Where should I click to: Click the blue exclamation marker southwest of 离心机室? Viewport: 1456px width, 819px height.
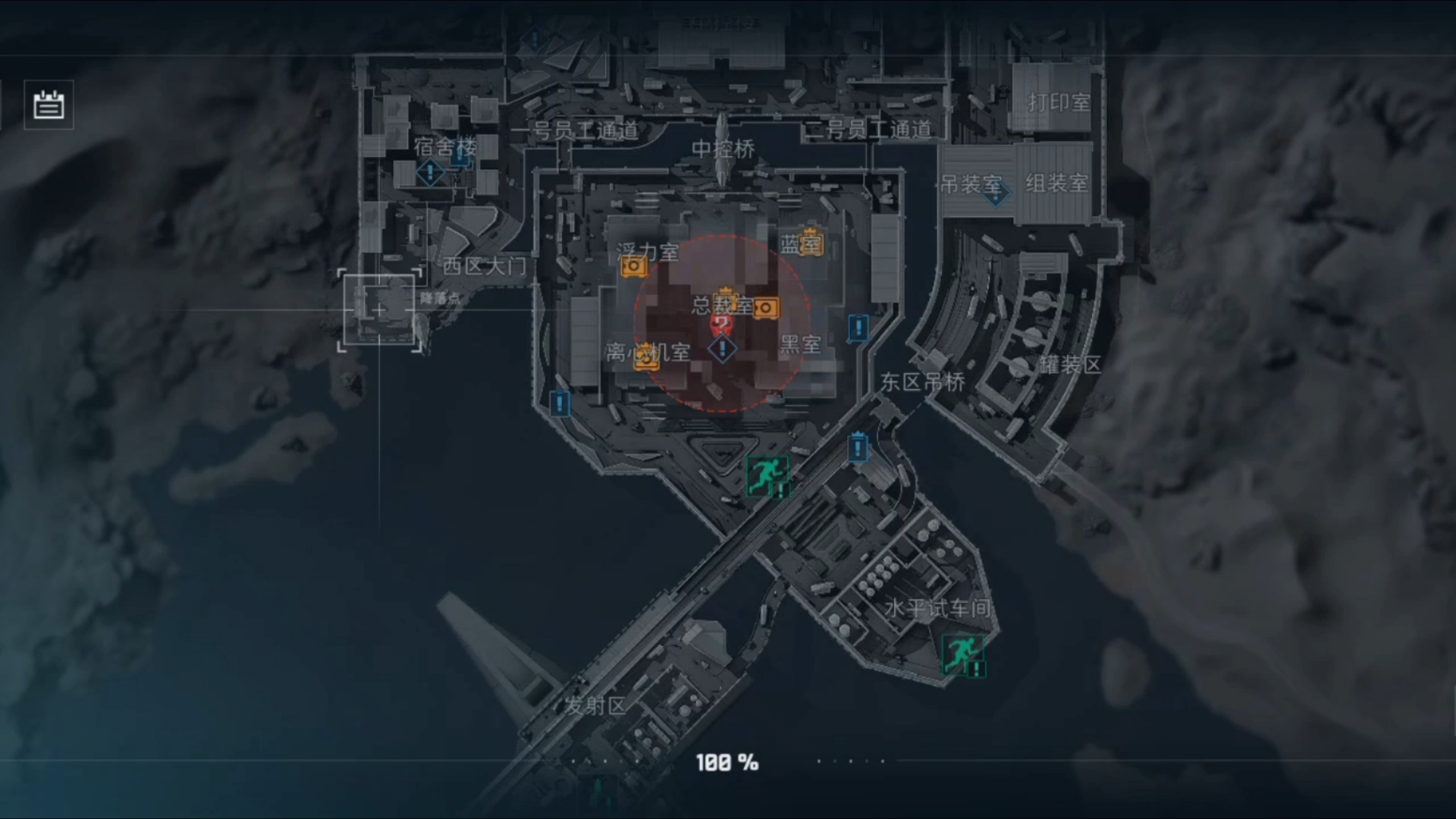coord(560,403)
